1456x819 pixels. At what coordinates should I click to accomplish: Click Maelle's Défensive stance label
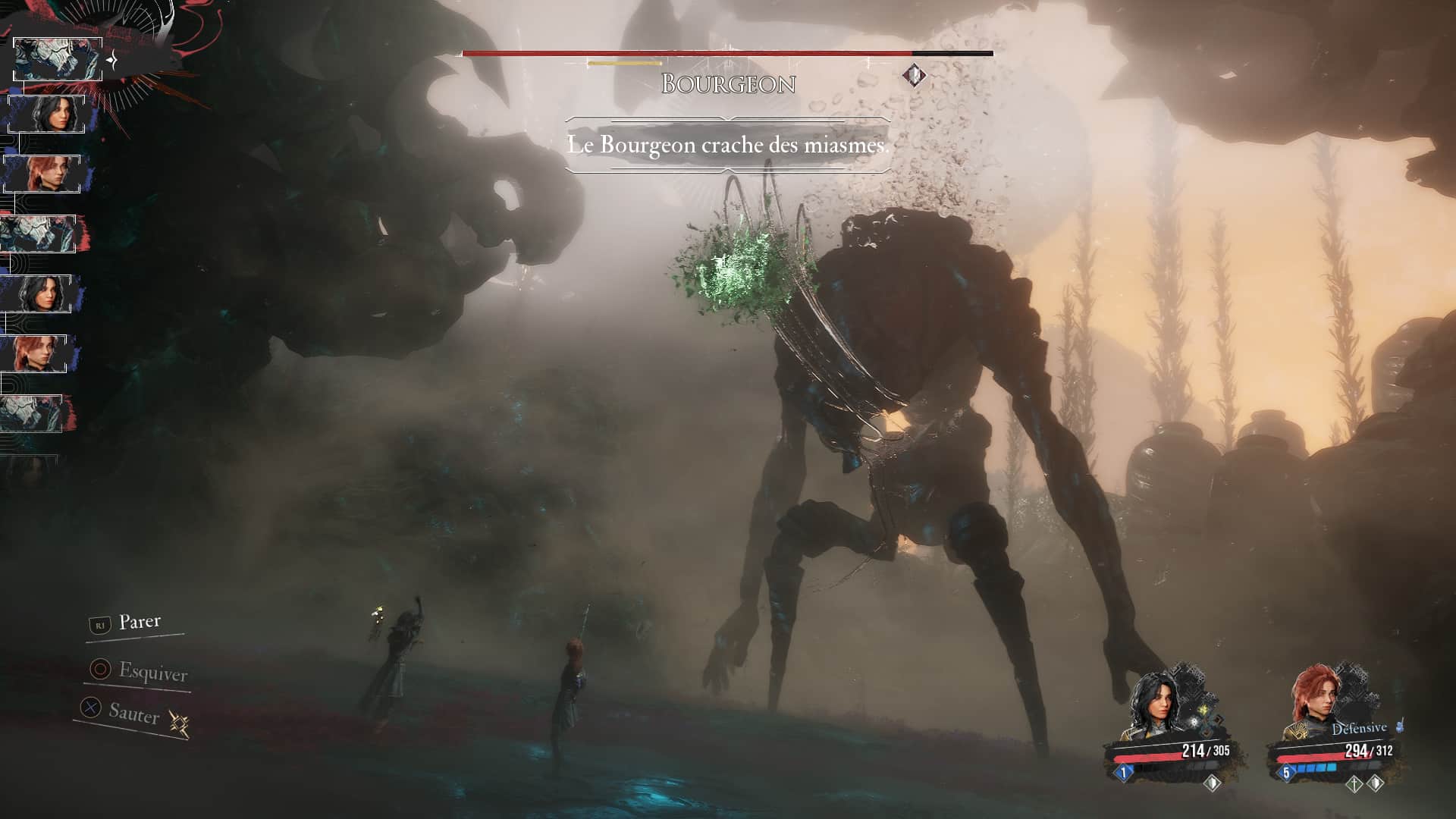[x=1359, y=729]
